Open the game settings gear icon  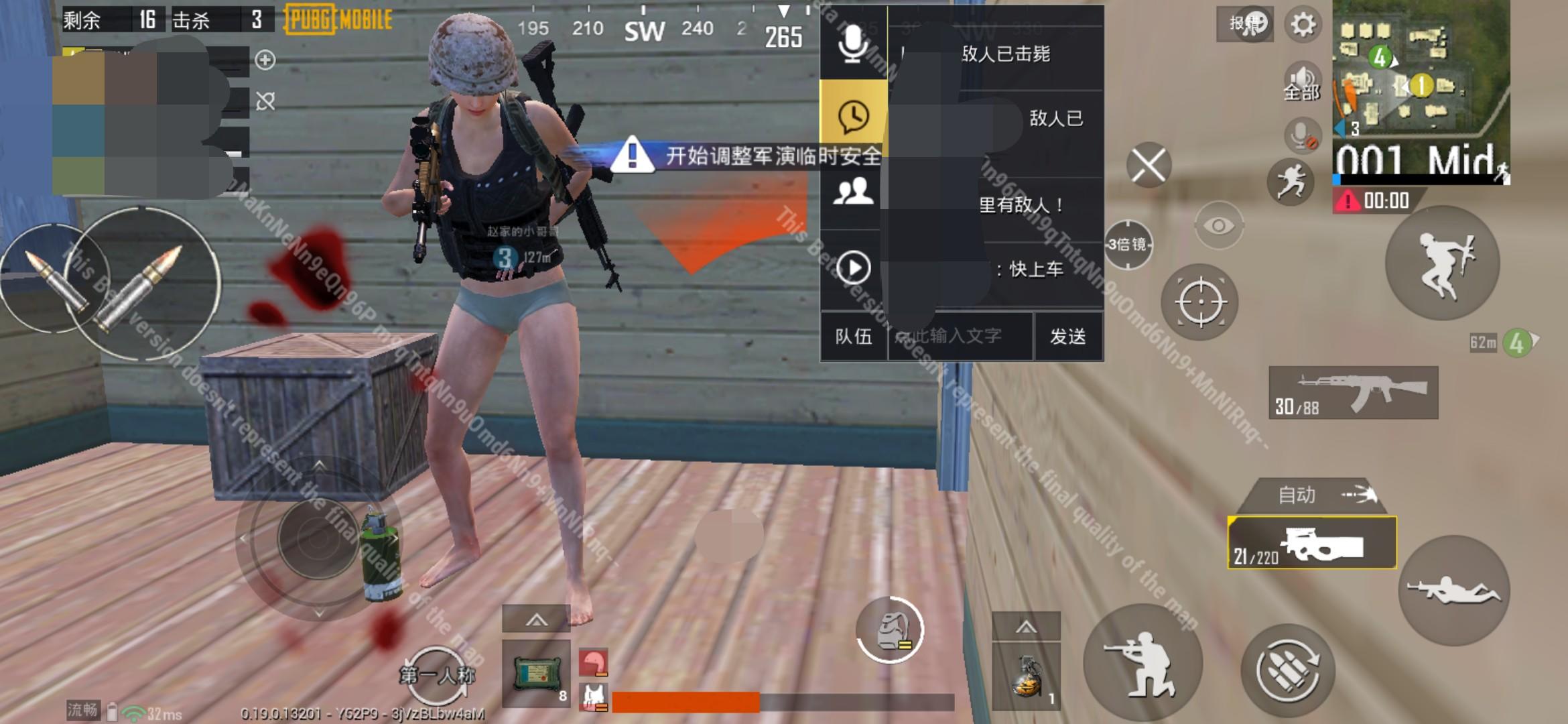click(1303, 22)
